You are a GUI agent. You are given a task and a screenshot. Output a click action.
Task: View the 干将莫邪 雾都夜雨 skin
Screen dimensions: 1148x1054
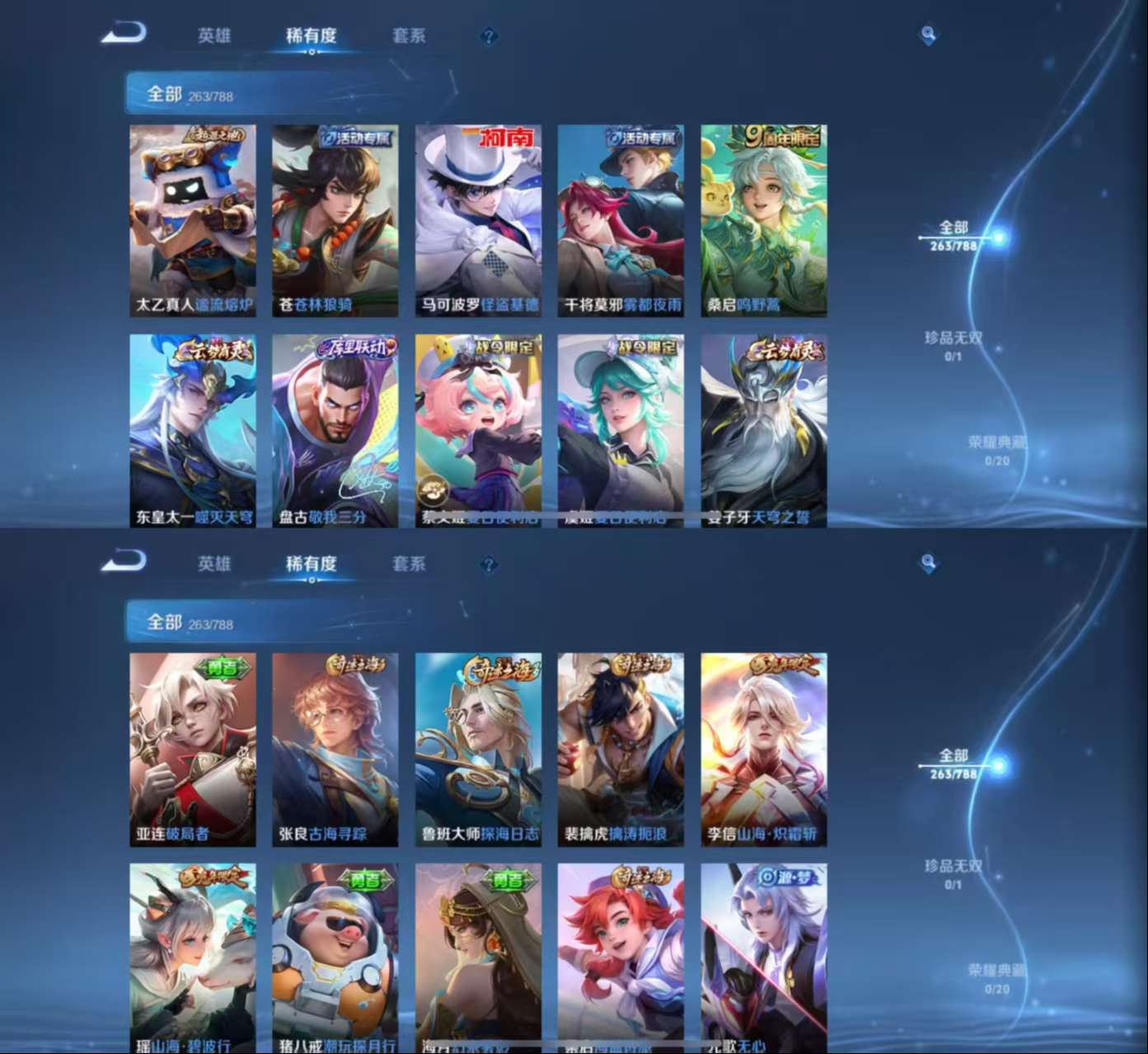click(621, 220)
